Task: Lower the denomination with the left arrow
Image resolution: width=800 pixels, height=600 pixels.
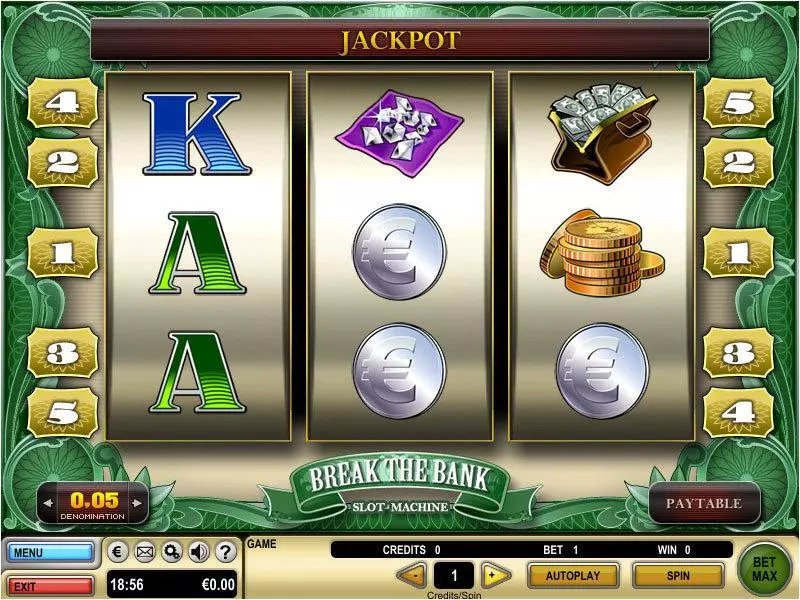Action: [48, 500]
